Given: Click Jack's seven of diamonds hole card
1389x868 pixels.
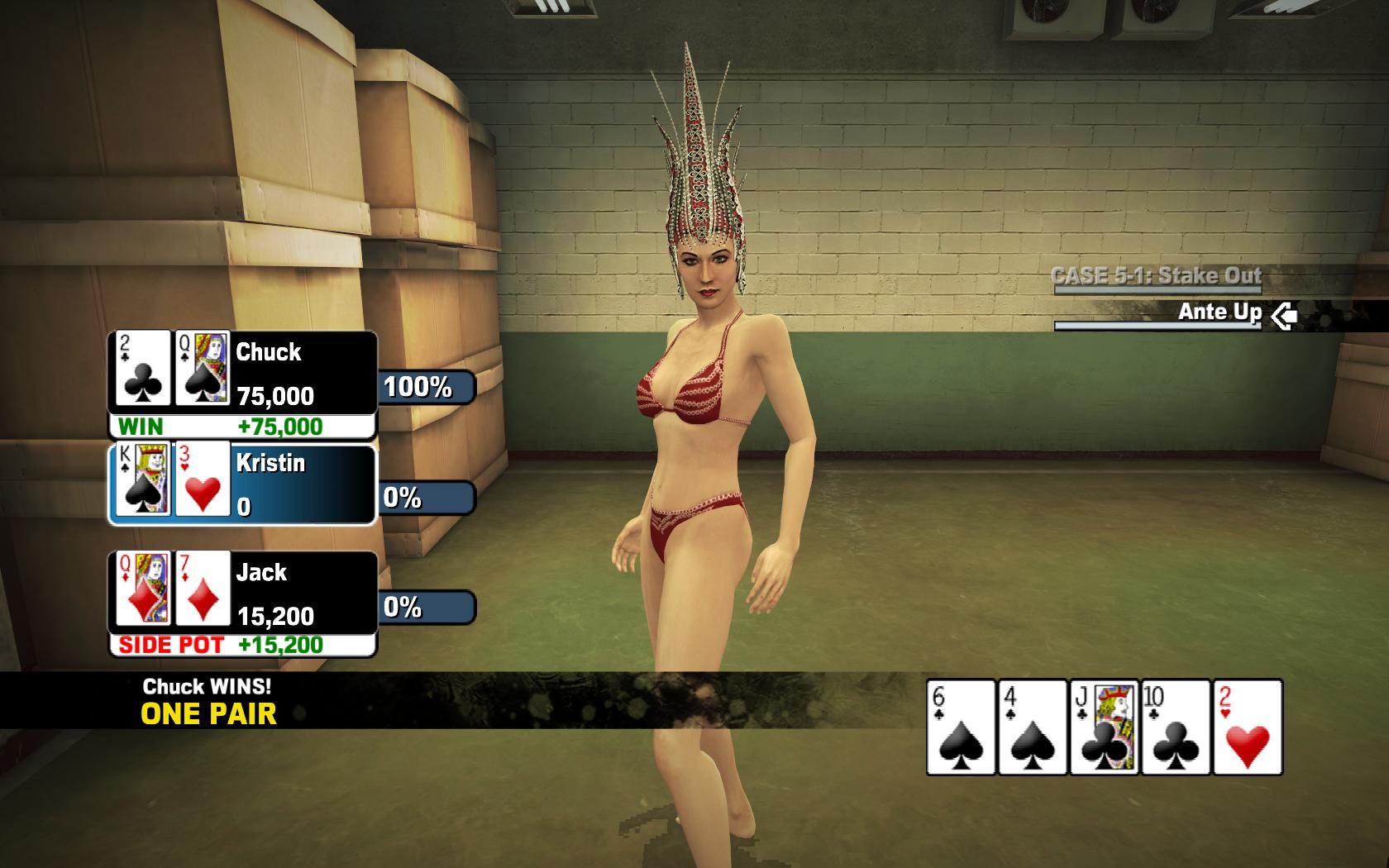Looking at the screenshot, I should coord(203,589).
